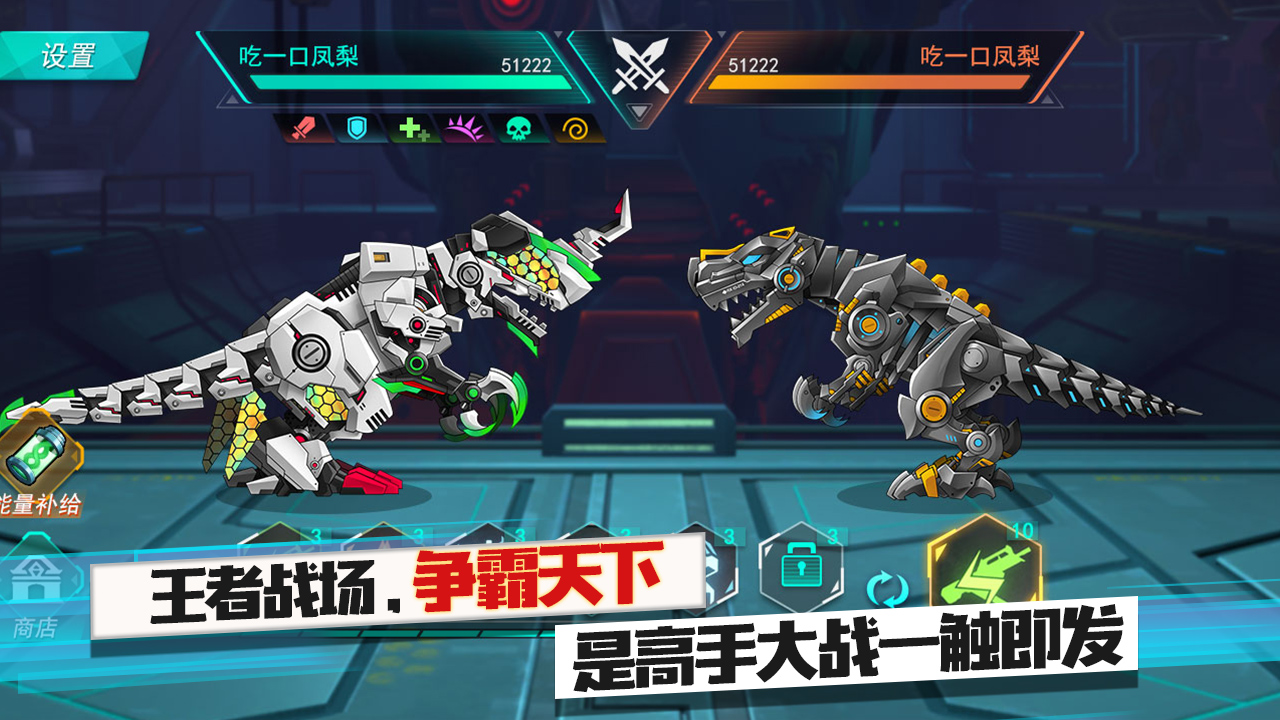Open the 商店 shop
The image size is (1280, 720).
click(x=38, y=580)
